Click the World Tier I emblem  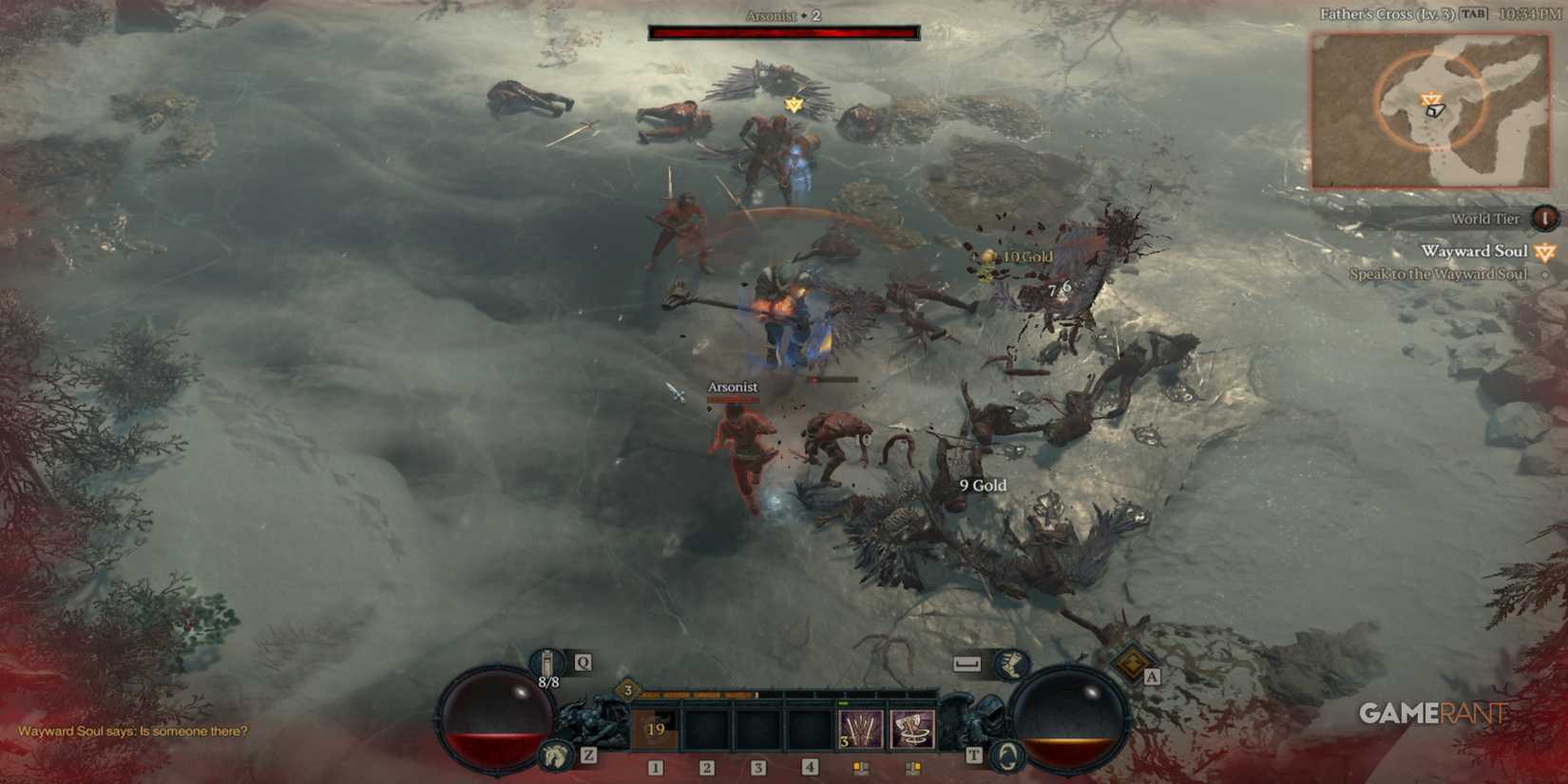[x=1546, y=220]
